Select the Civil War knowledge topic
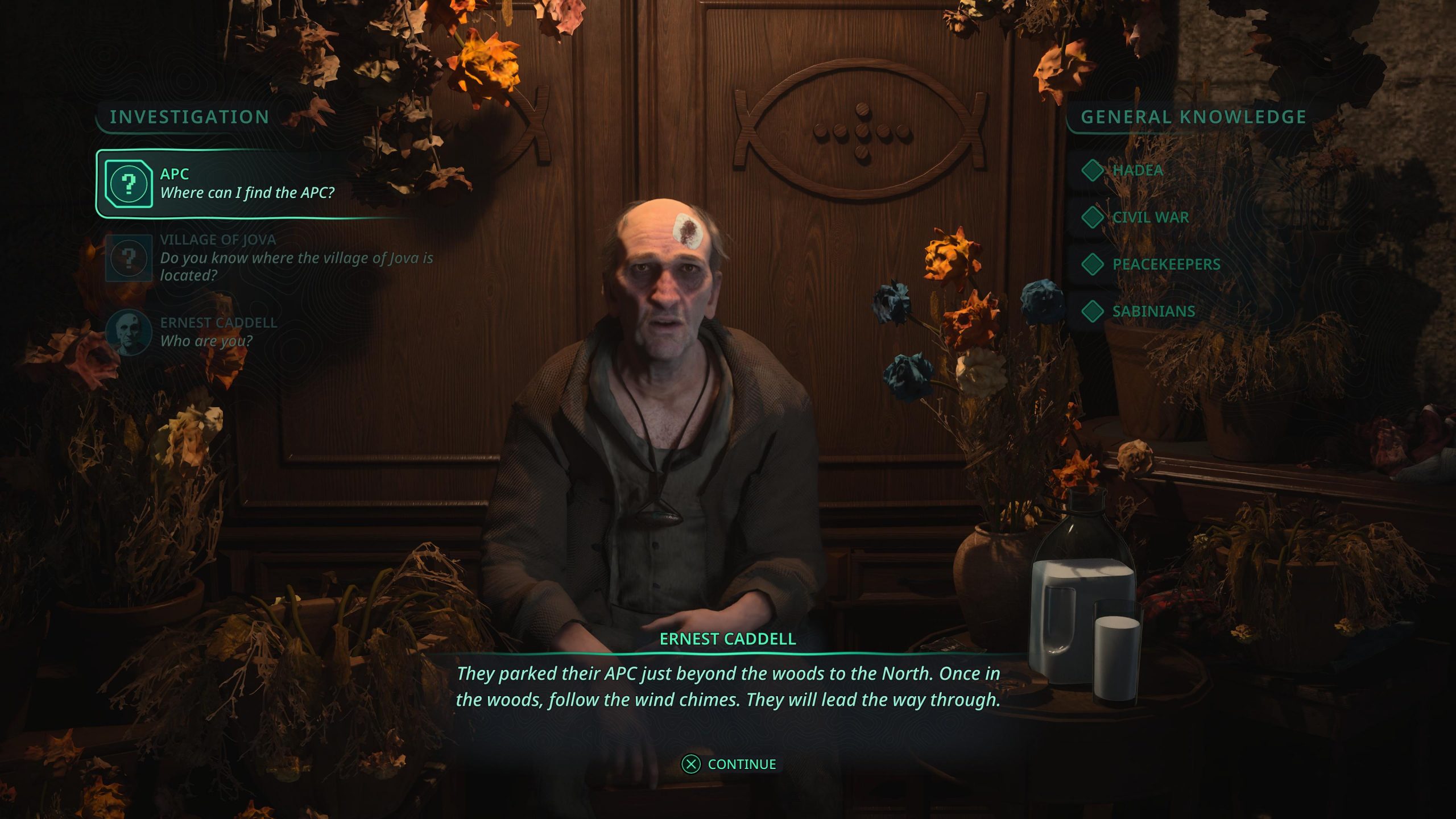The width and height of the screenshot is (1456, 819). point(1149,217)
